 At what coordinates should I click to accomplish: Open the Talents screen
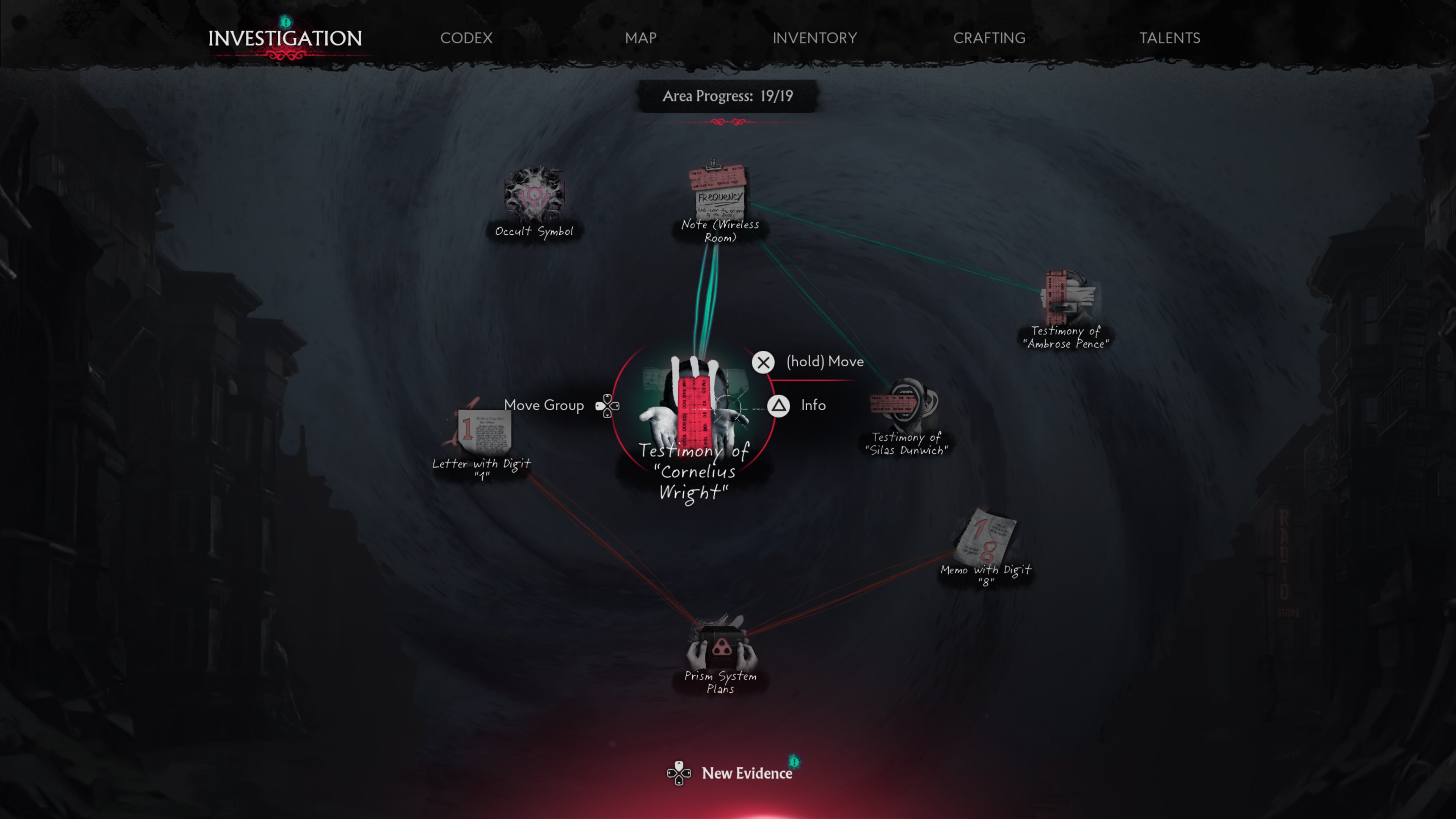coord(1169,38)
